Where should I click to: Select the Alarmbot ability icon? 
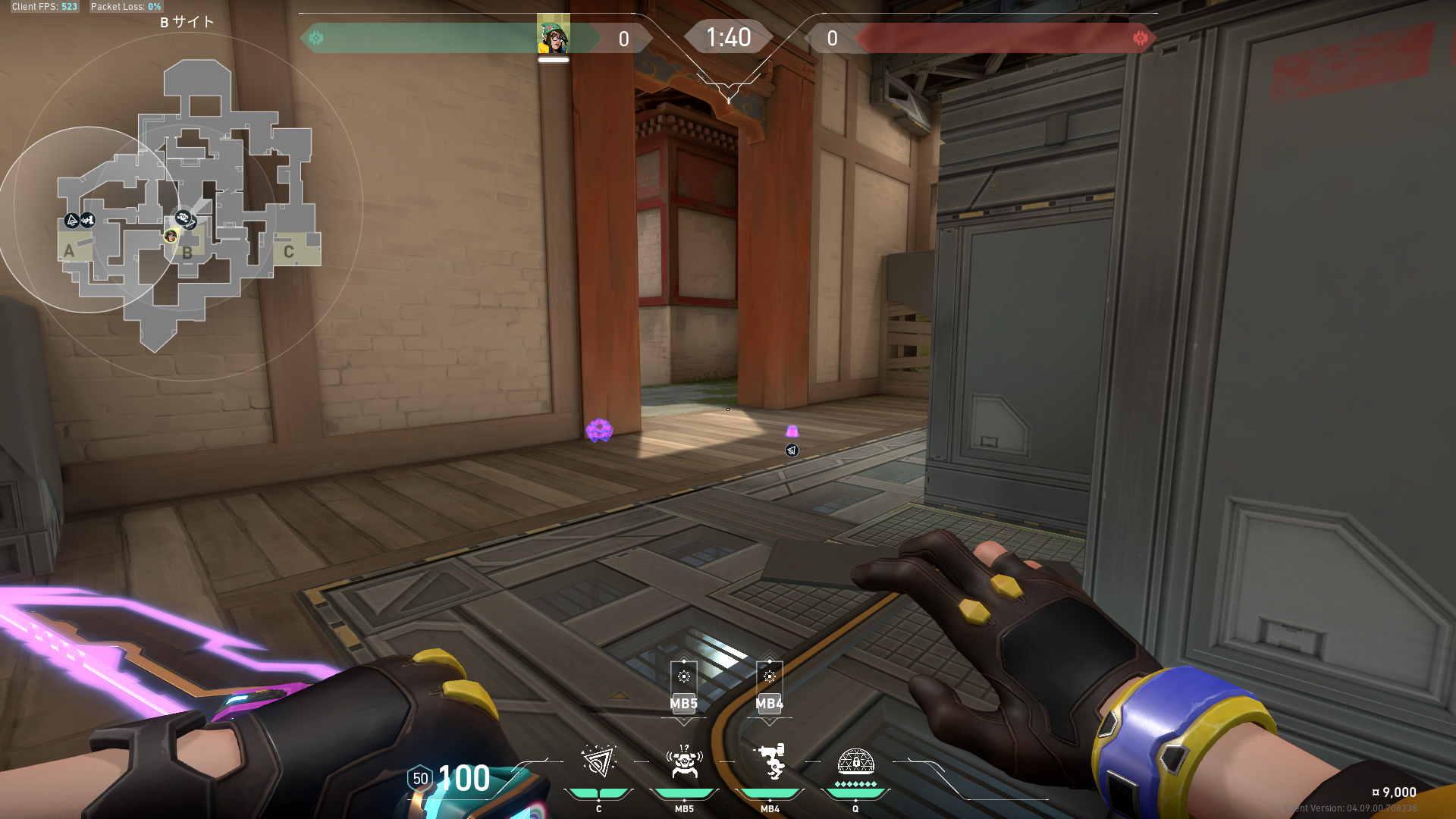pyautogui.click(x=684, y=761)
